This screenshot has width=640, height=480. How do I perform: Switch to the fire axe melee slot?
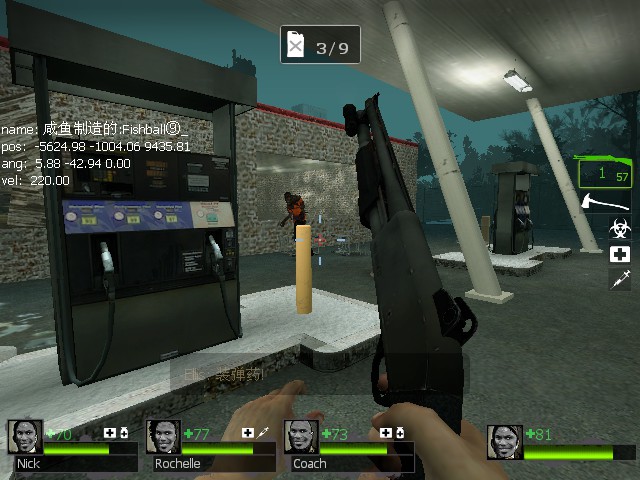click(x=619, y=202)
